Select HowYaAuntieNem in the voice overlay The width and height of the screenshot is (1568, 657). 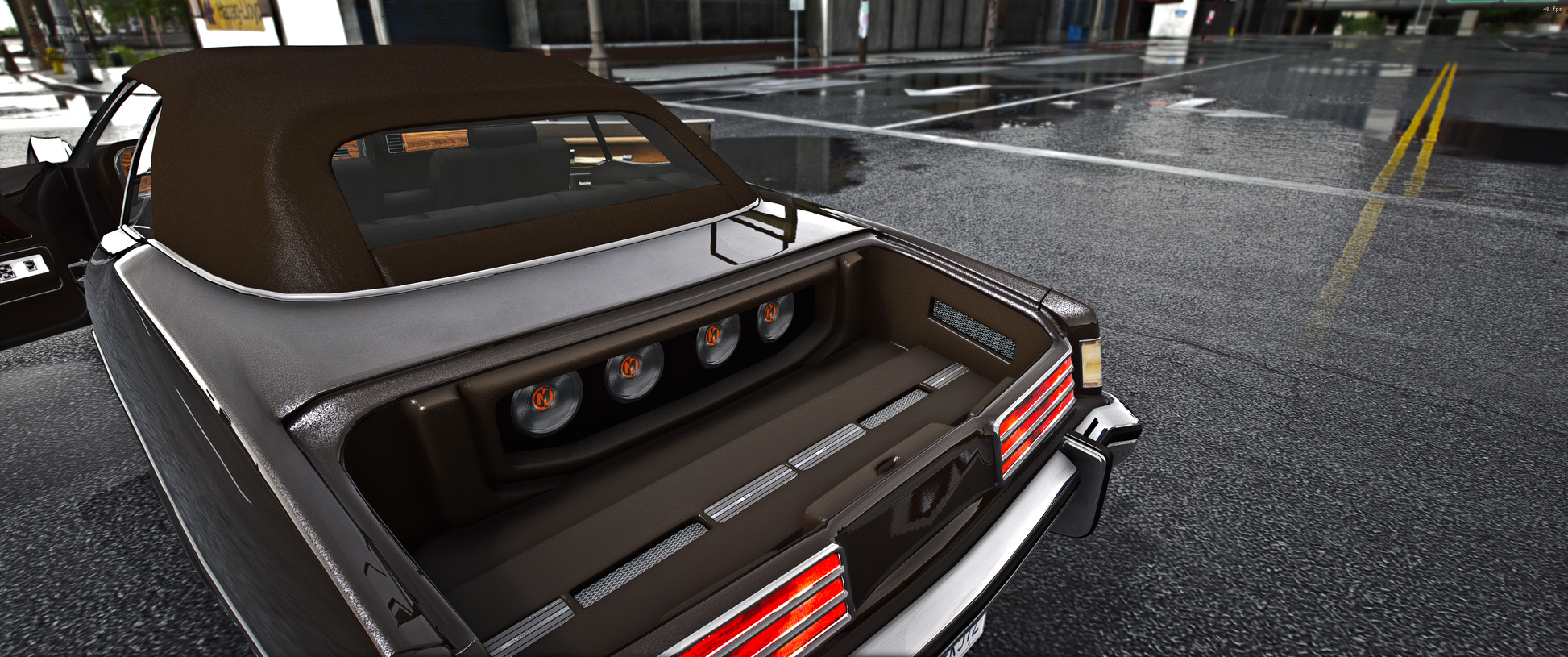(x=76, y=56)
